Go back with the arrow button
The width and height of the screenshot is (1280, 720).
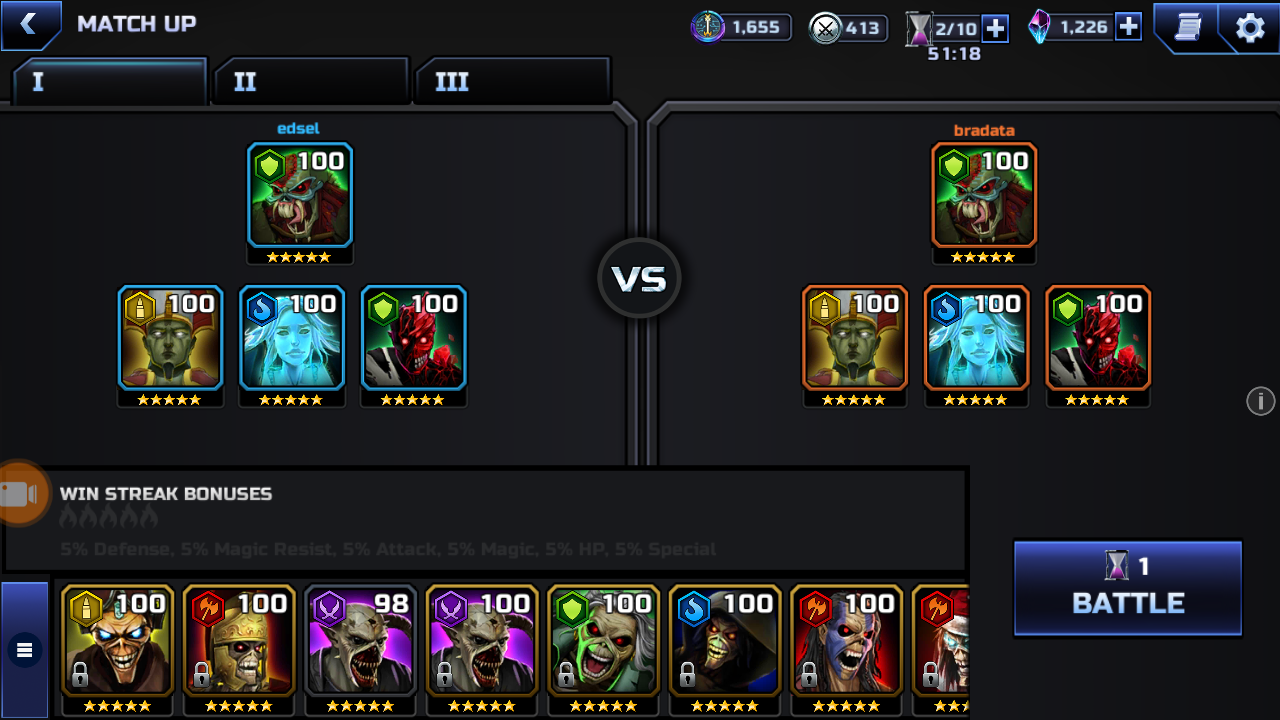pos(29,25)
